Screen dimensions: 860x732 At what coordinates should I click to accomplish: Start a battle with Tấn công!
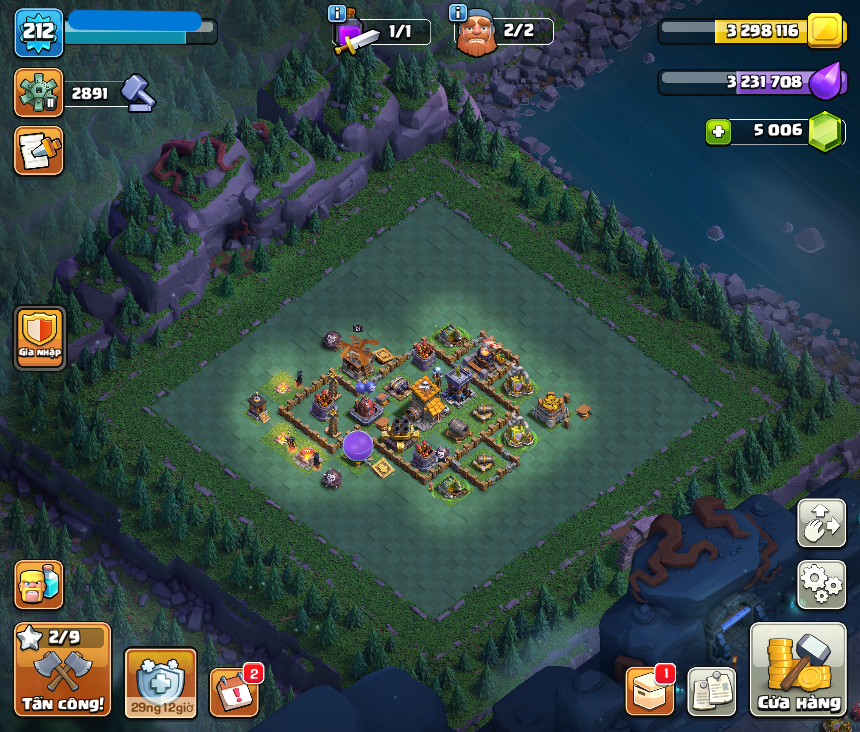pyautogui.click(x=62, y=669)
